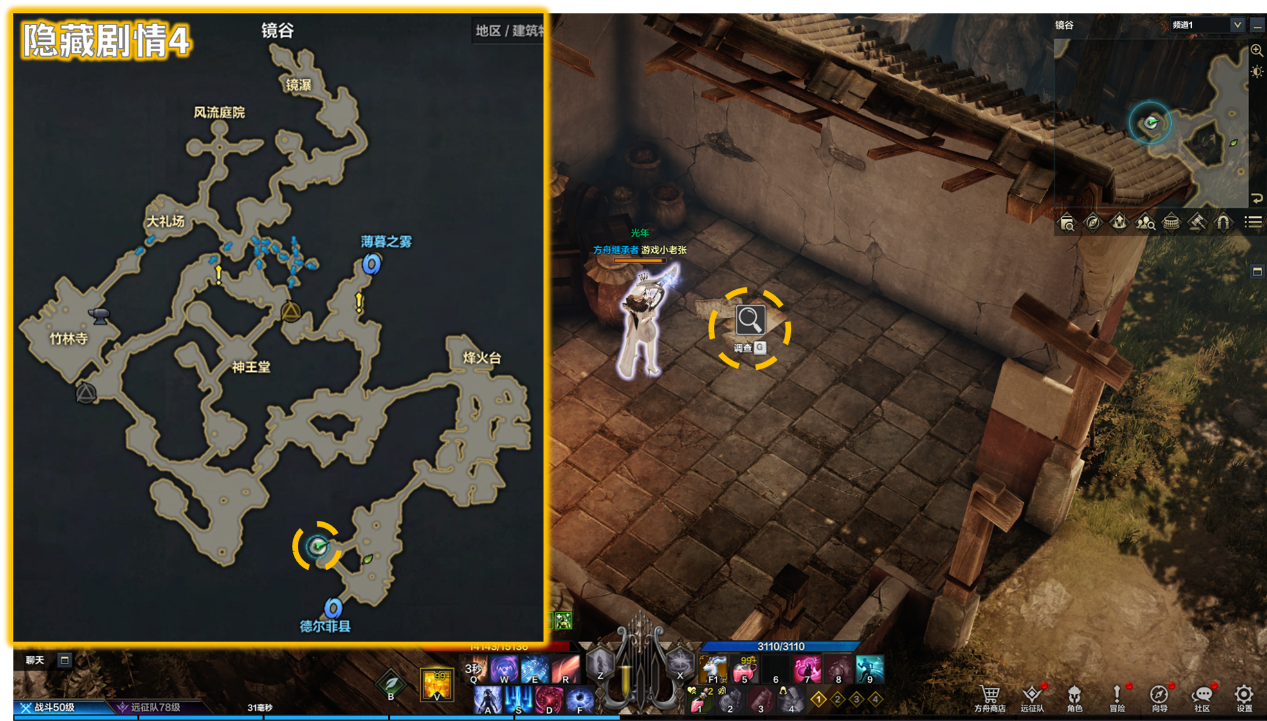Use the red potion in slot 5
The height and width of the screenshot is (721, 1267).
(x=744, y=668)
